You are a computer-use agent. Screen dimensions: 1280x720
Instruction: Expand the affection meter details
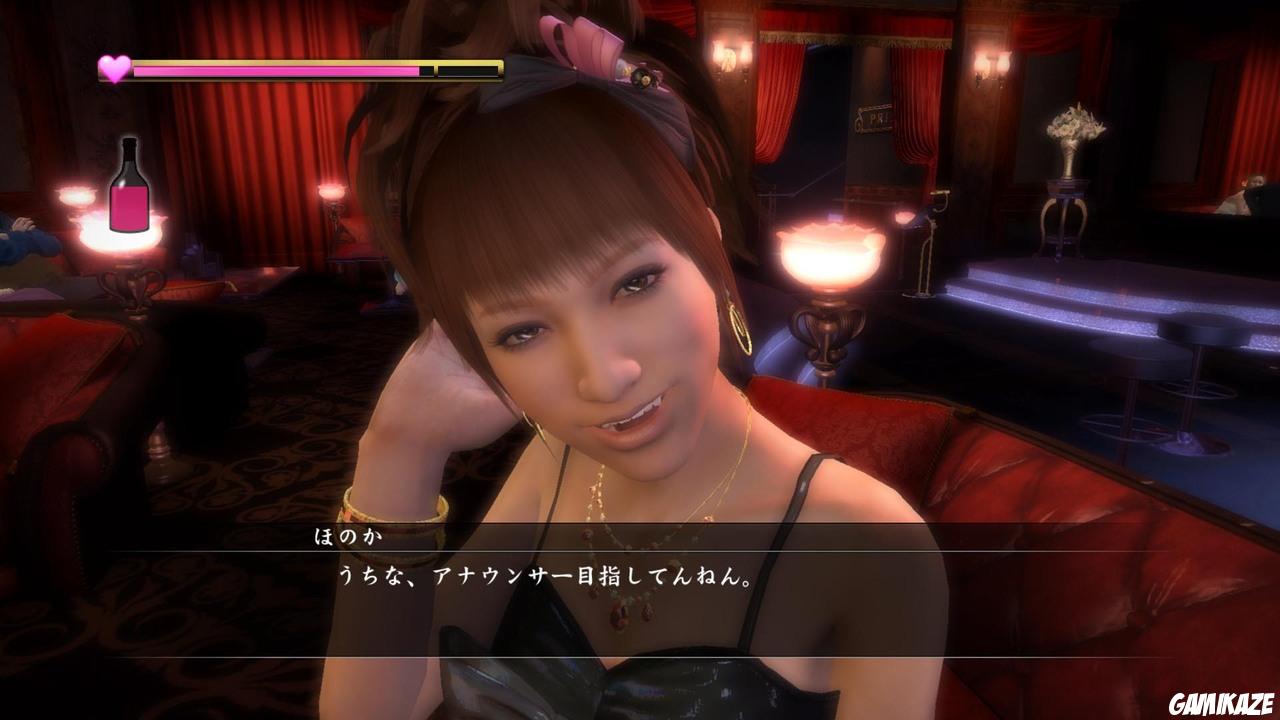[x=300, y=68]
